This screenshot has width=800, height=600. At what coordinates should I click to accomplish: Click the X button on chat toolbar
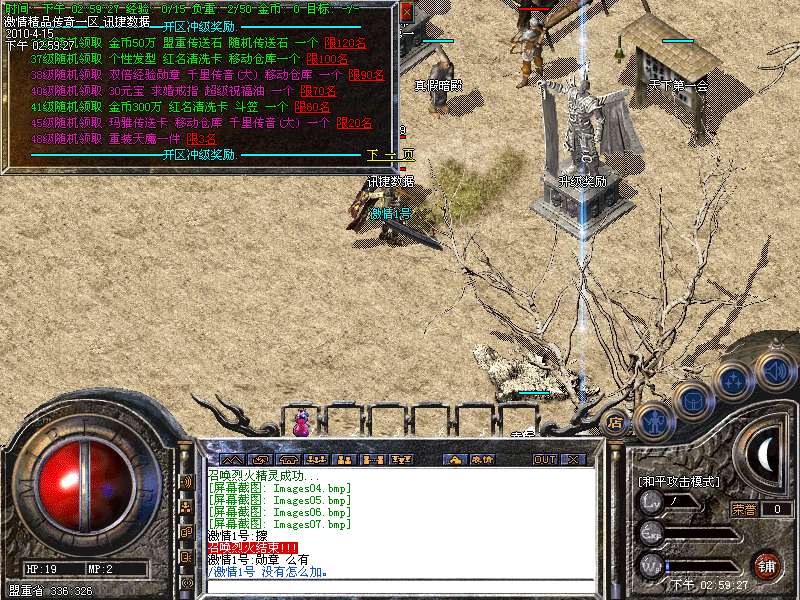[x=573, y=459]
